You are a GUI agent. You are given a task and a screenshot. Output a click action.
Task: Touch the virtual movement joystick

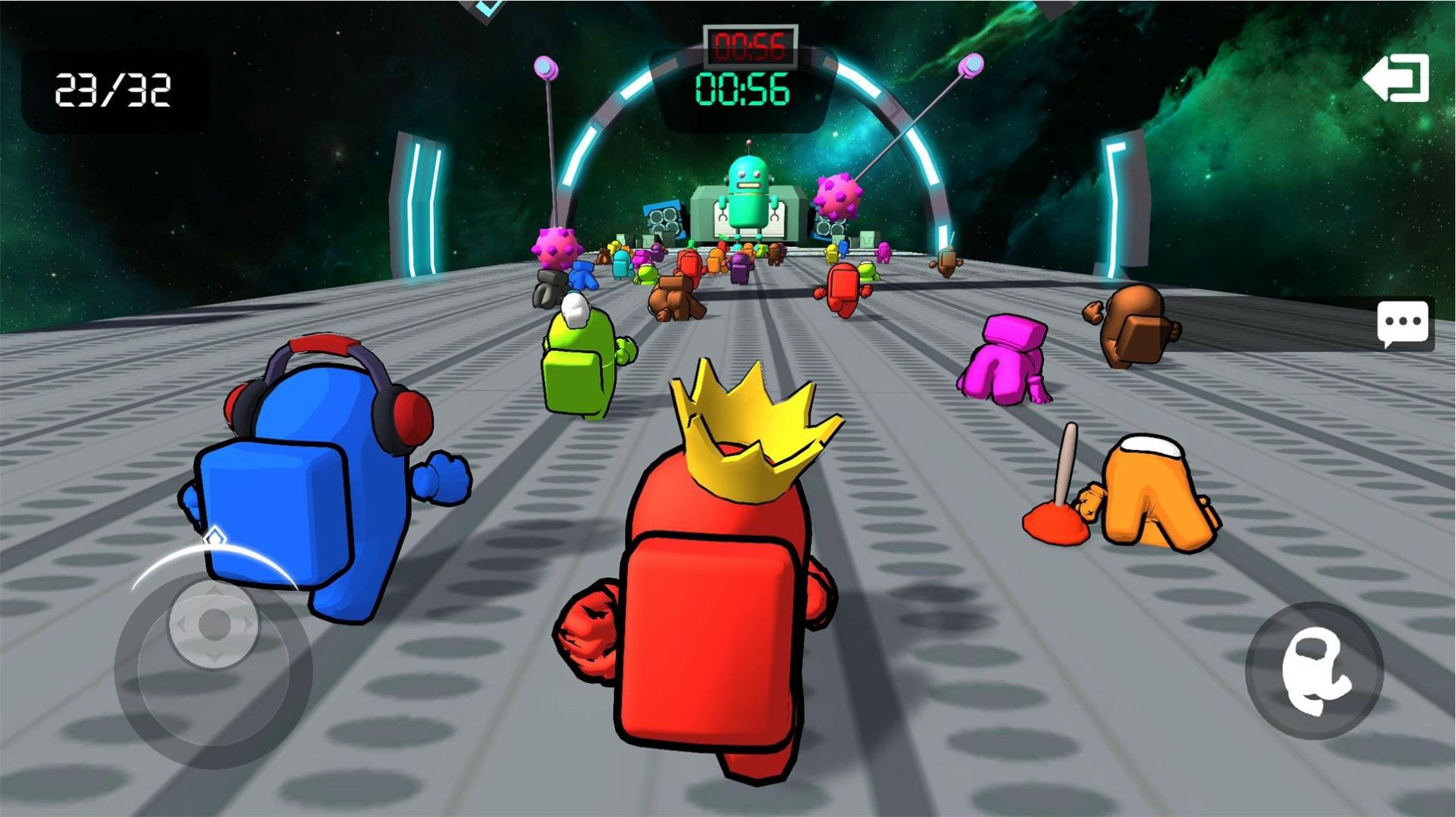tap(213, 626)
